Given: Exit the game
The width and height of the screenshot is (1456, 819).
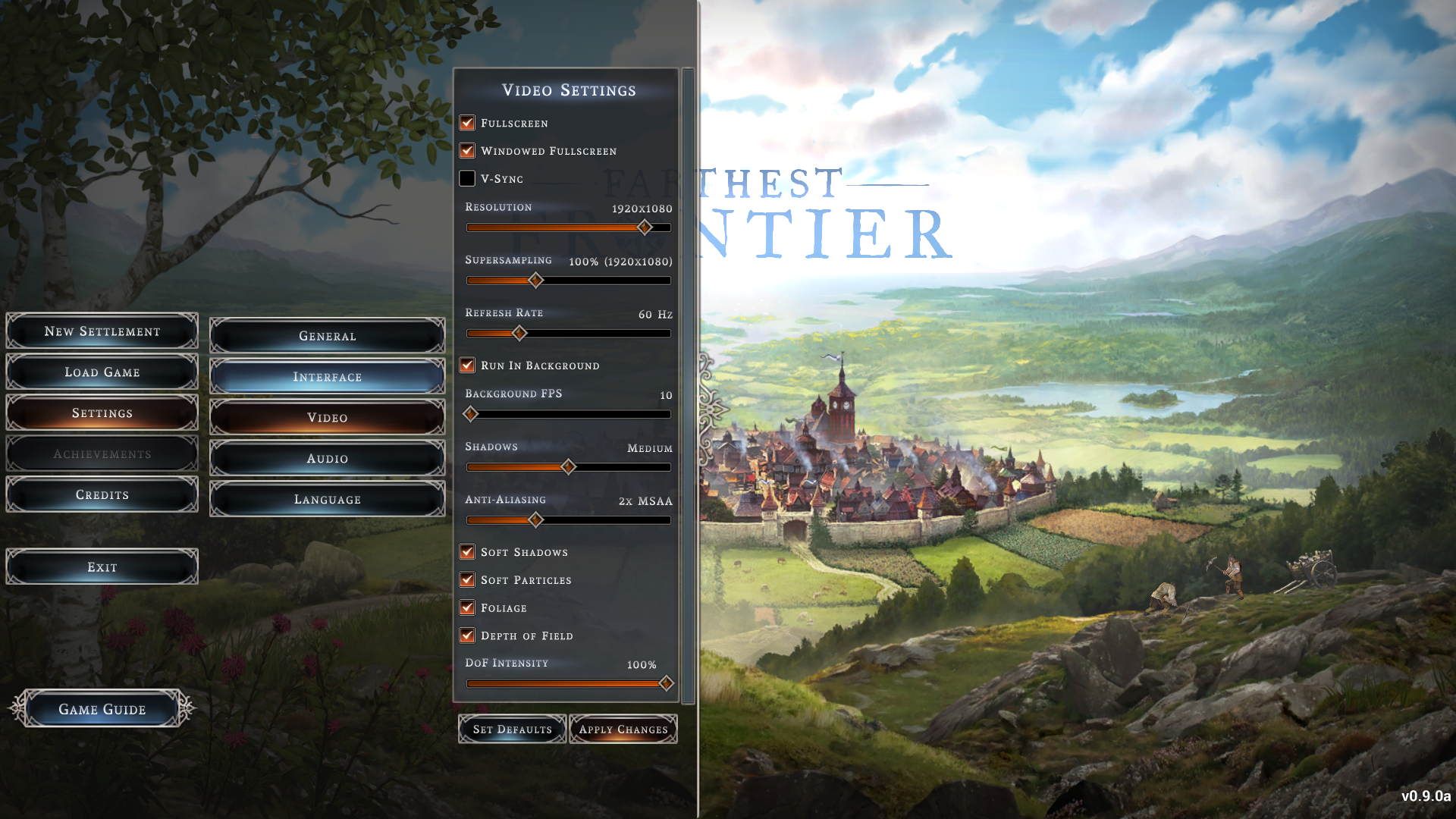Looking at the screenshot, I should pos(102,567).
